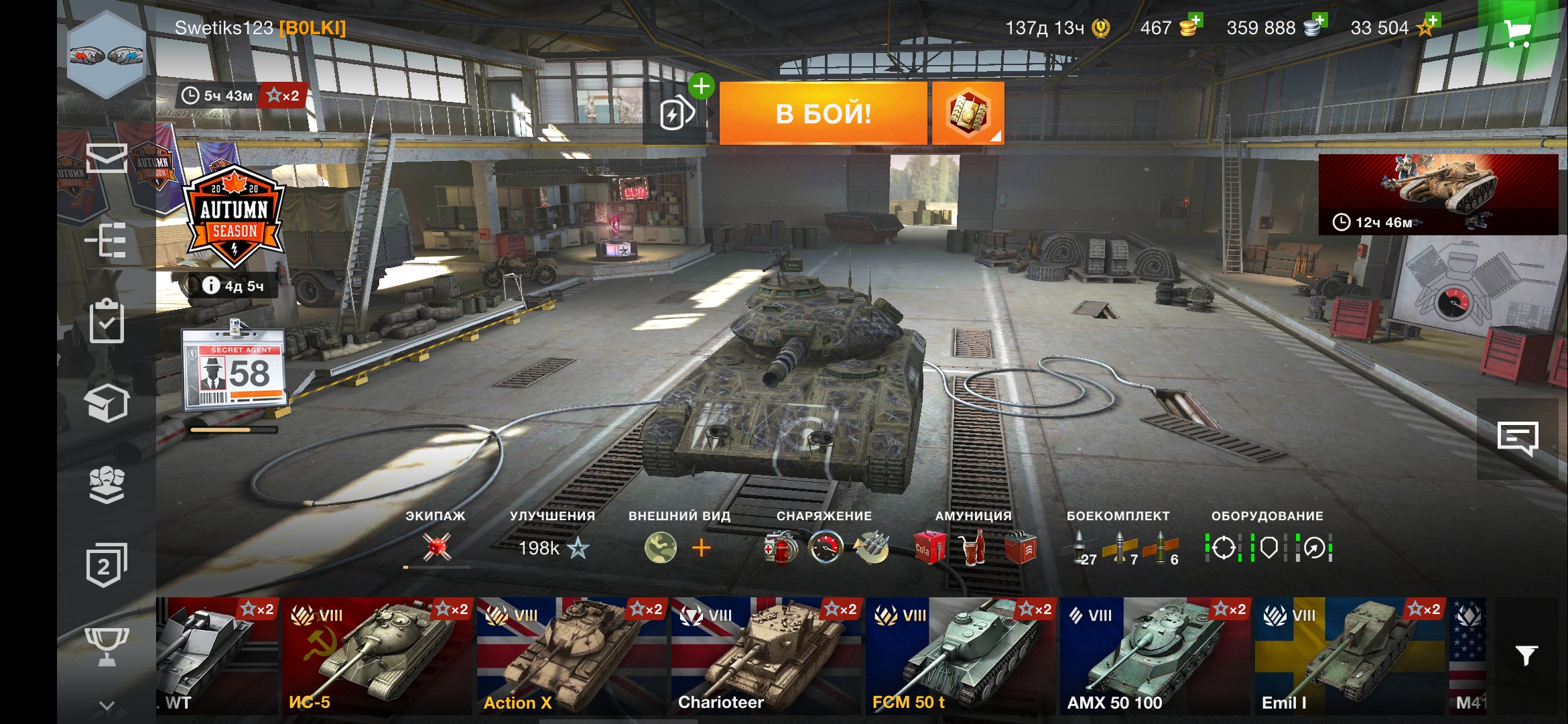Viewport: 1568px width, 724px height.
Task: Open the Autumn Season event badge
Action: pyautogui.click(x=234, y=216)
